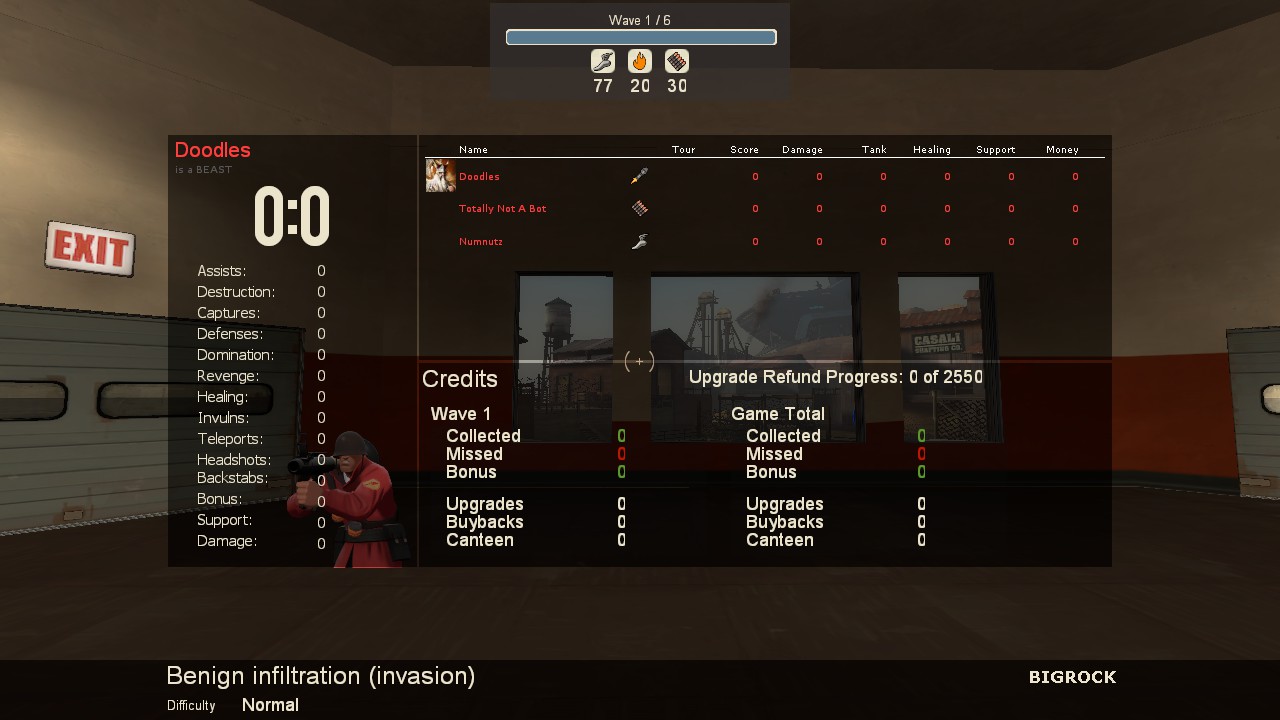The image size is (1280, 720).
Task: Click the flame Pyro enemy icon
Action: [640, 62]
